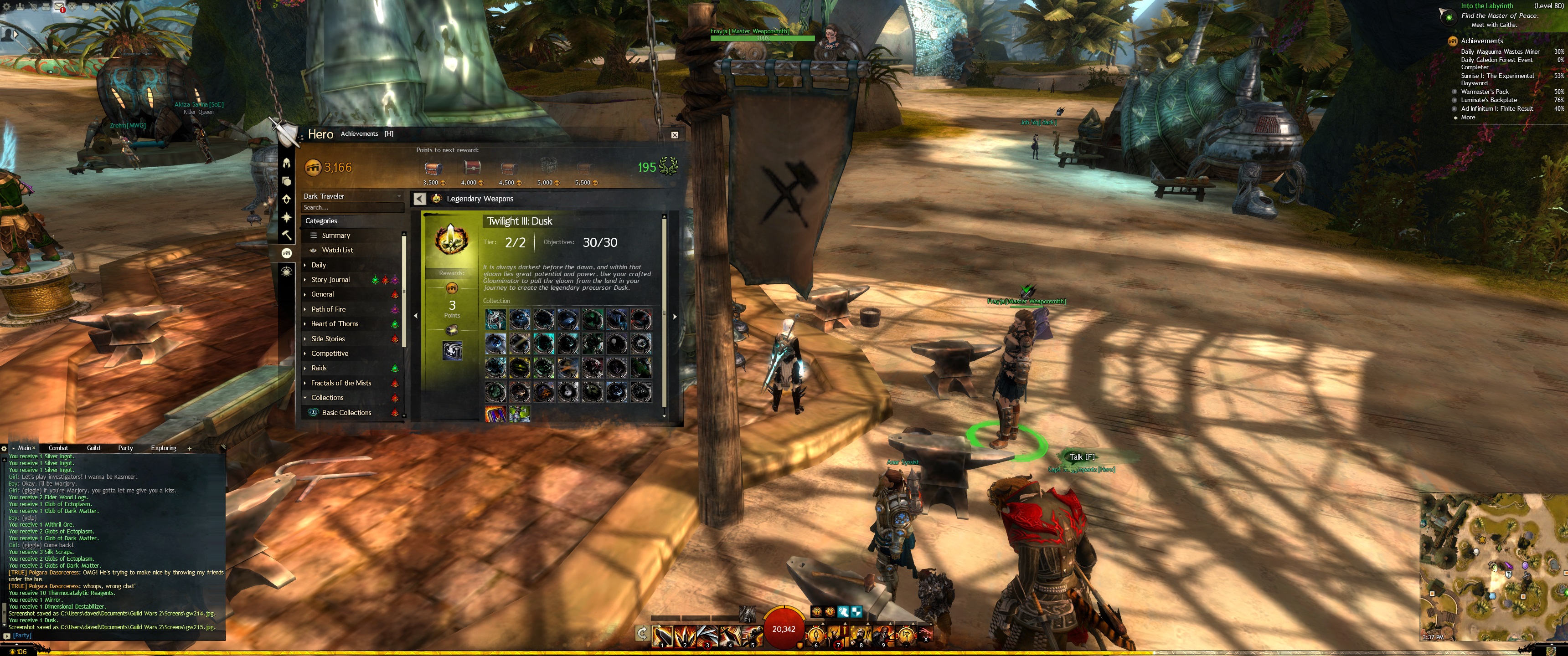Click the minimap
The width and height of the screenshot is (1568, 656).
(1492, 566)
